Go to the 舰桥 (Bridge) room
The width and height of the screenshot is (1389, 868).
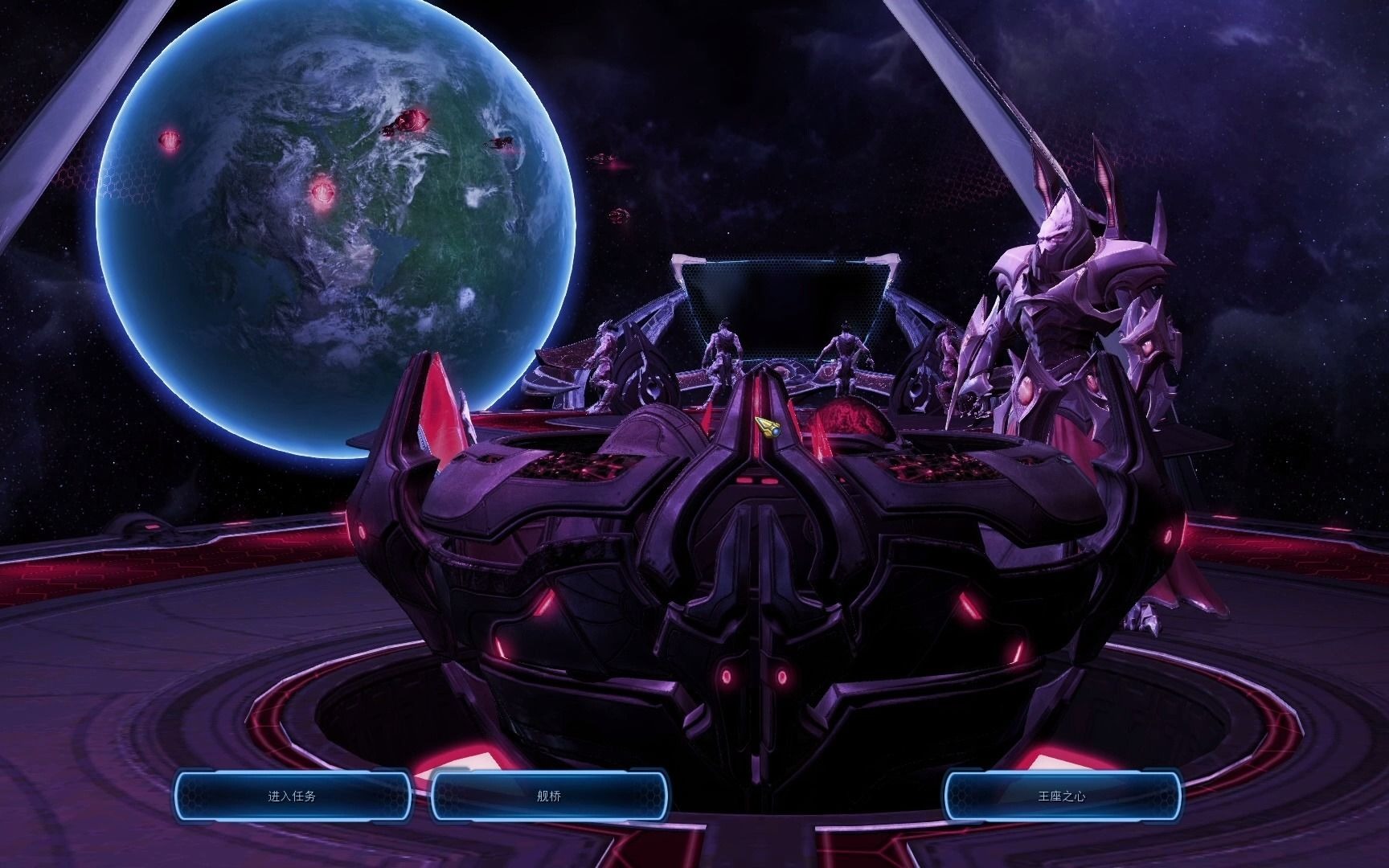(x=549, y=796)
